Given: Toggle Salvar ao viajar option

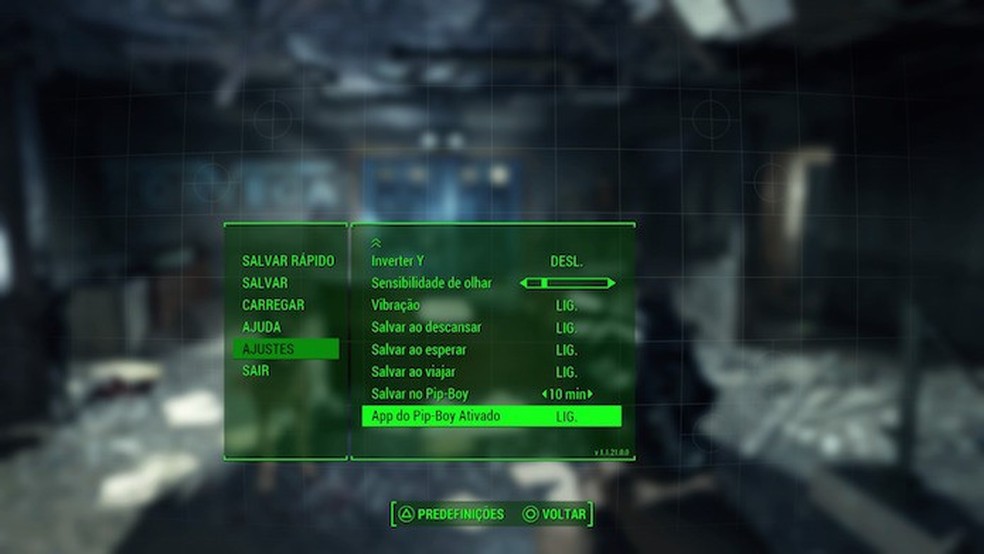Looking at the screenshot, I should tap(566, 372).
